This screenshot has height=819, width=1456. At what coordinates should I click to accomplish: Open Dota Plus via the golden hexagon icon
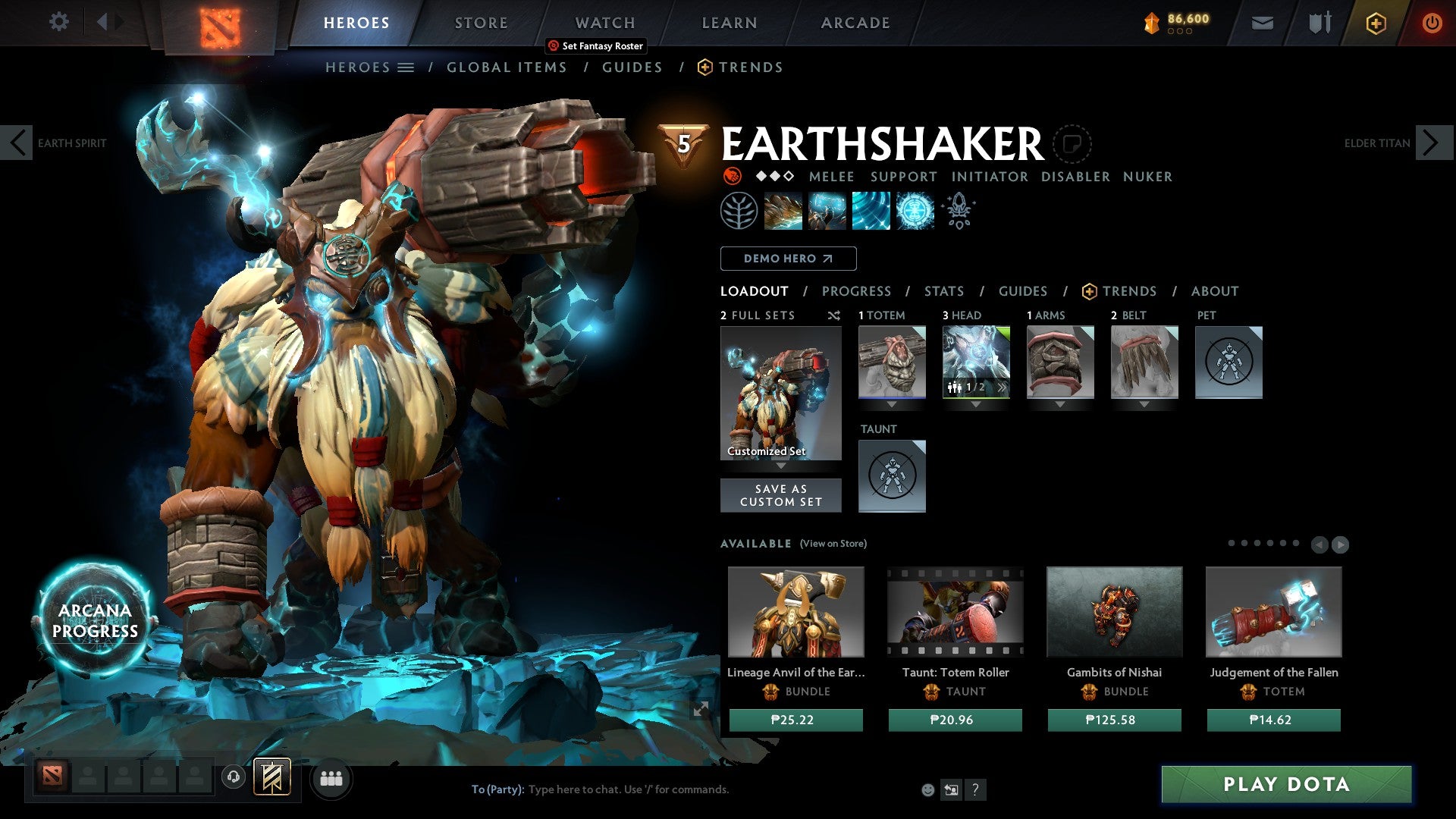coord(1375,23)
